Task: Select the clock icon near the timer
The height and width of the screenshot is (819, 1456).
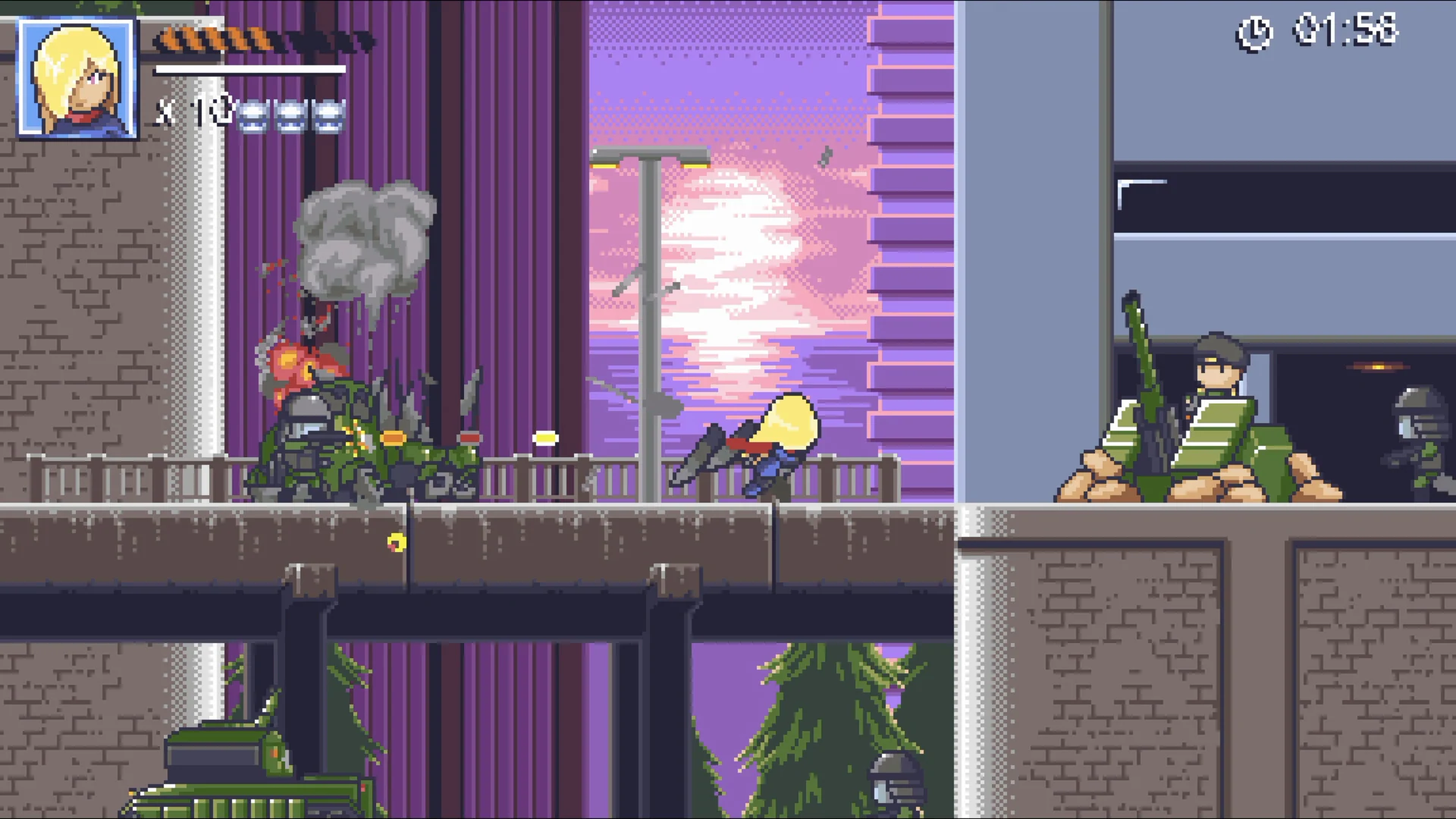Action: [x=1255, y=32]
